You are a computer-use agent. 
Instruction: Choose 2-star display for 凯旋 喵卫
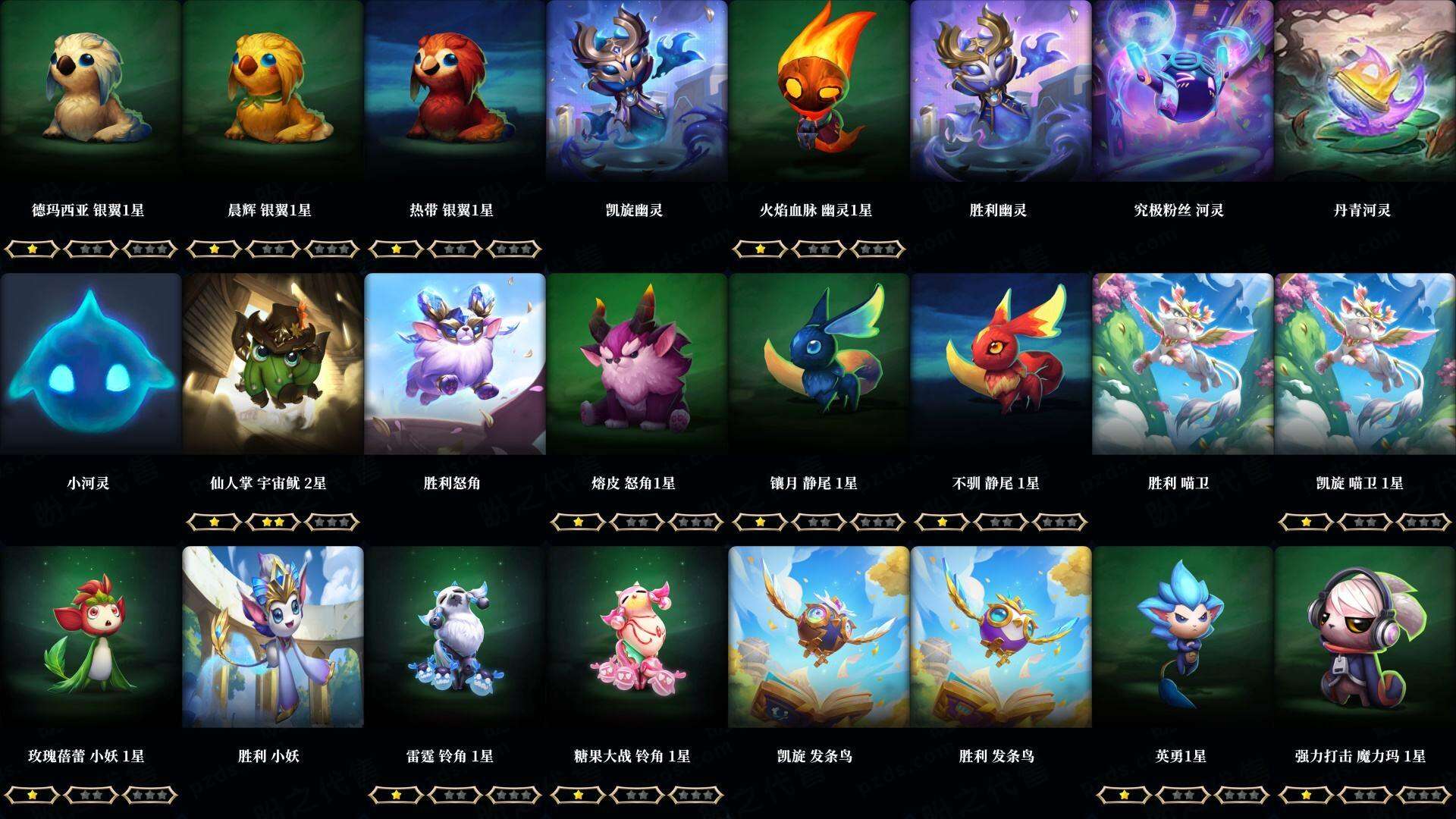(1363, 522)
